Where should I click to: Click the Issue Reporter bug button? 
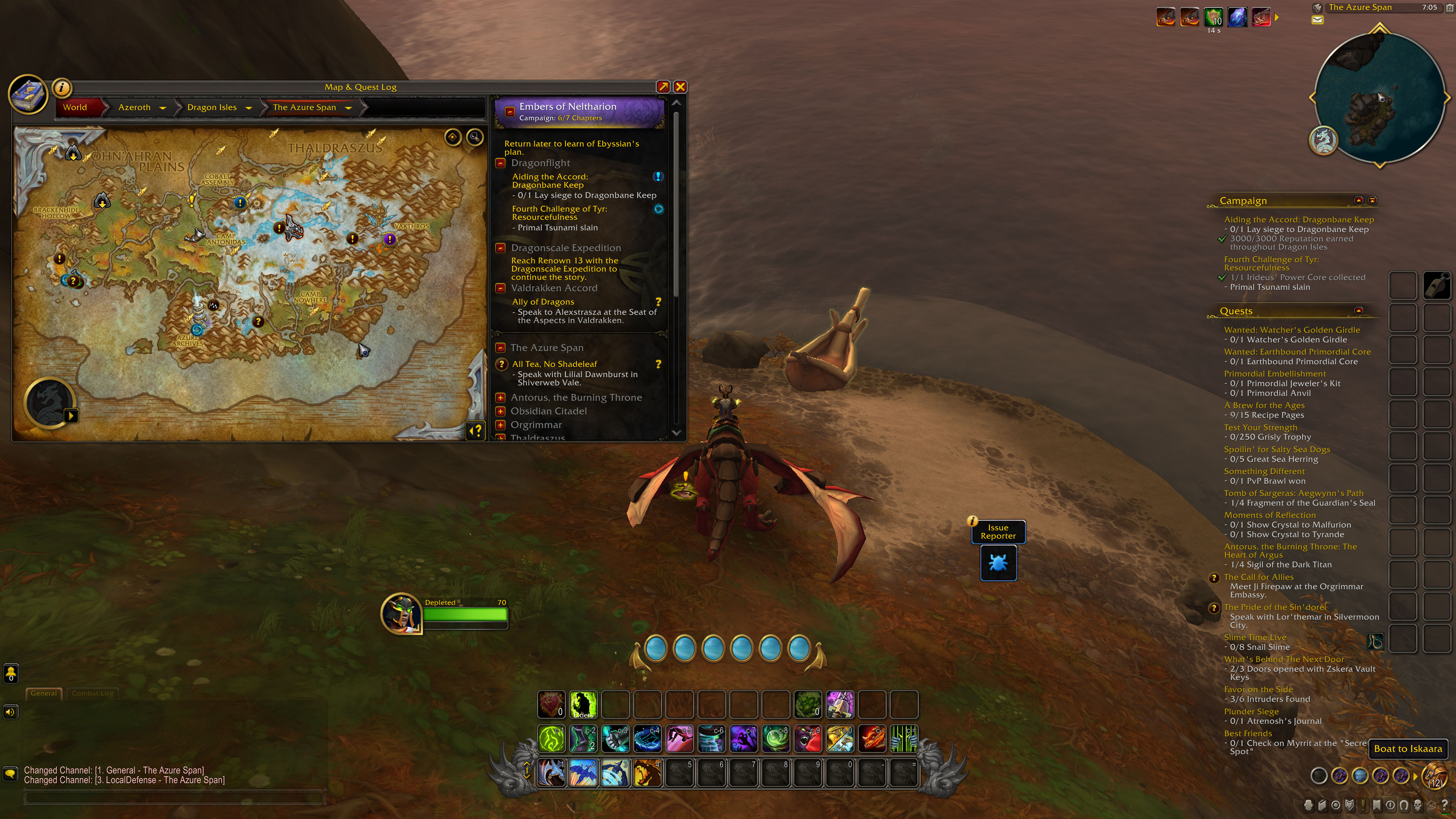coord(998,563)
